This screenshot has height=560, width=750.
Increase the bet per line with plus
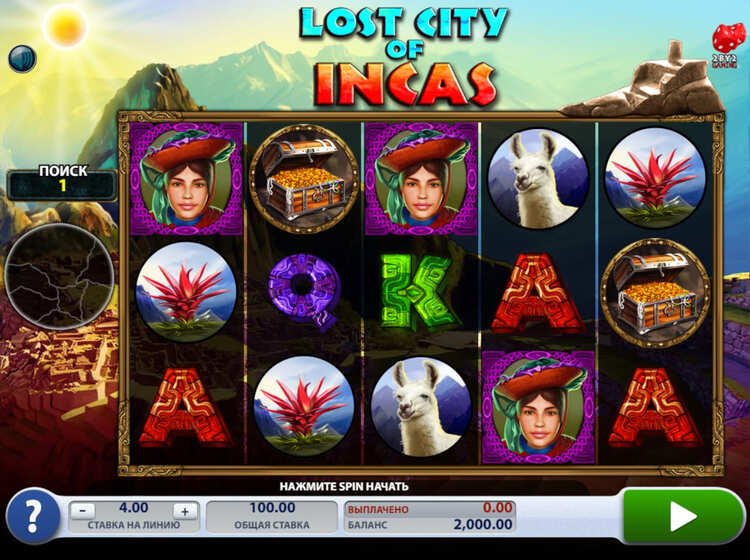point(184,511)
